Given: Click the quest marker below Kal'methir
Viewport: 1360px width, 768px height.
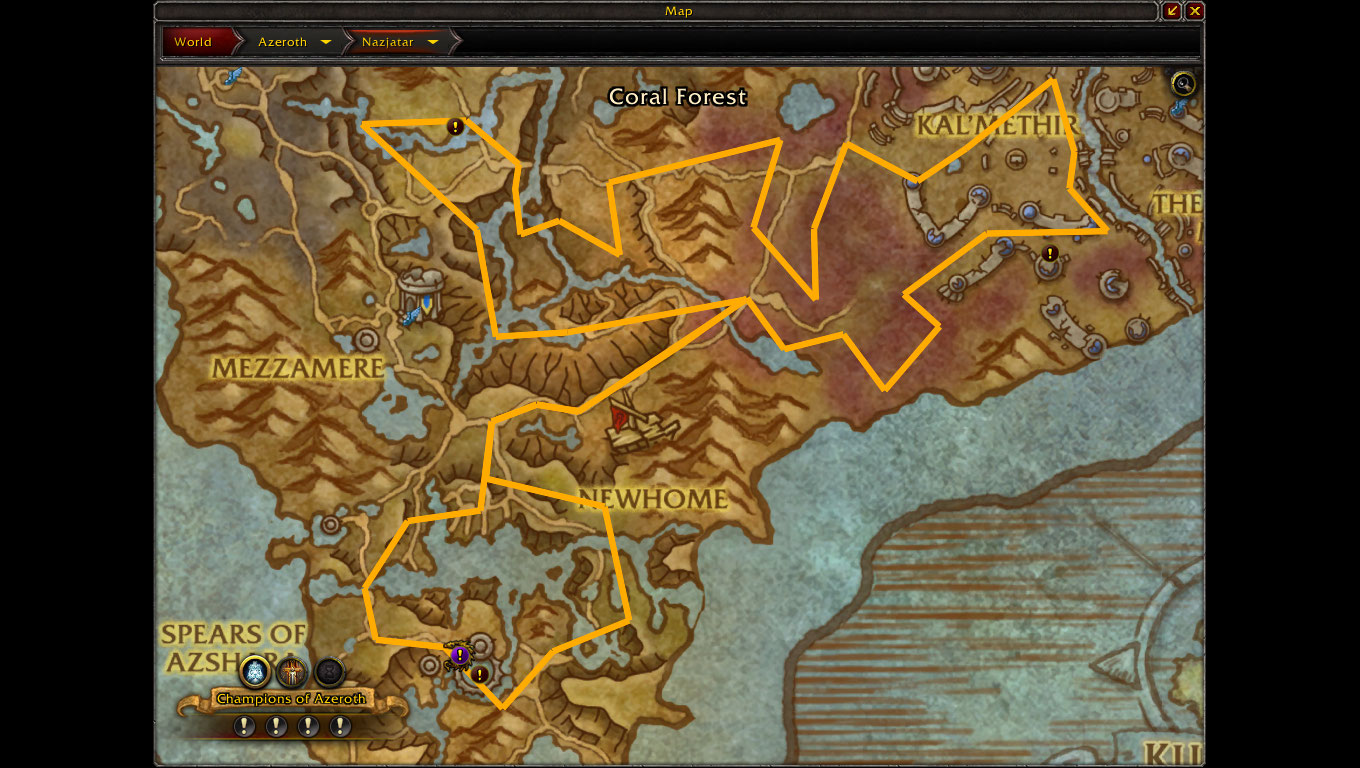Looking at the screenshot, I should pyautogui.click(x=1050, y=254).
